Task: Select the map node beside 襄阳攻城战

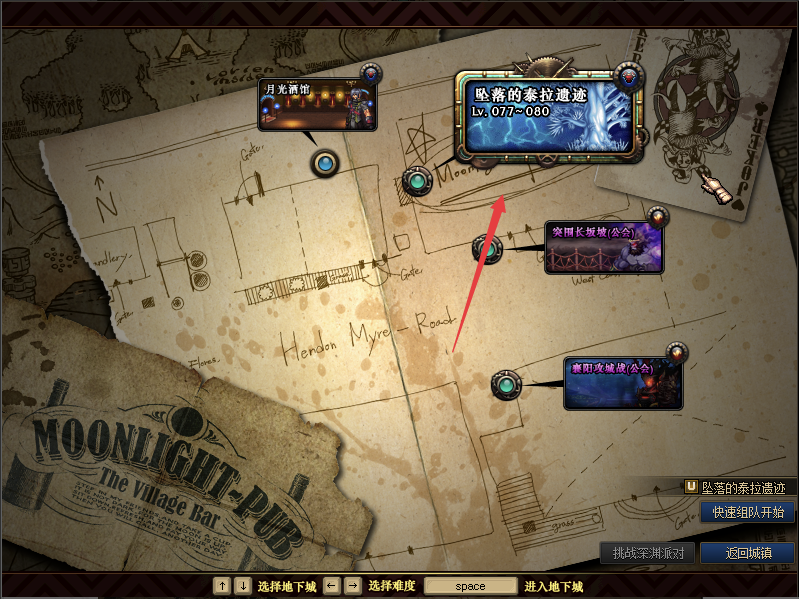Action: tap(506, 384)
